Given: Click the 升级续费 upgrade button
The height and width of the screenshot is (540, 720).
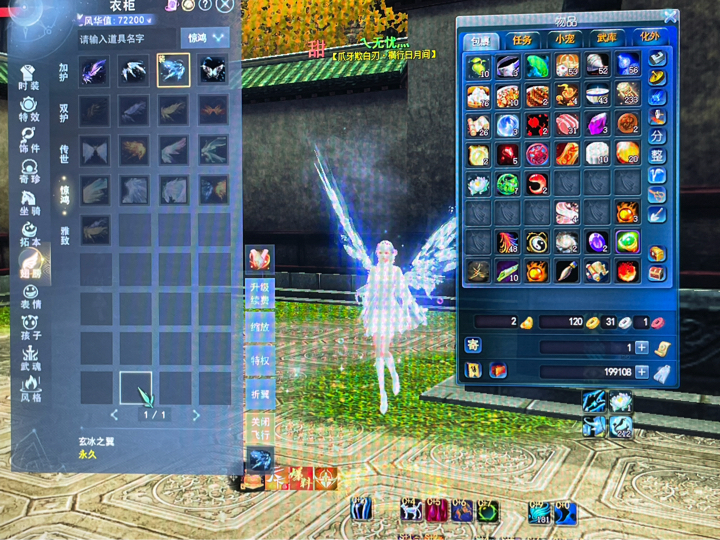Looking at the screenshot, I should [x=259, y=292].
